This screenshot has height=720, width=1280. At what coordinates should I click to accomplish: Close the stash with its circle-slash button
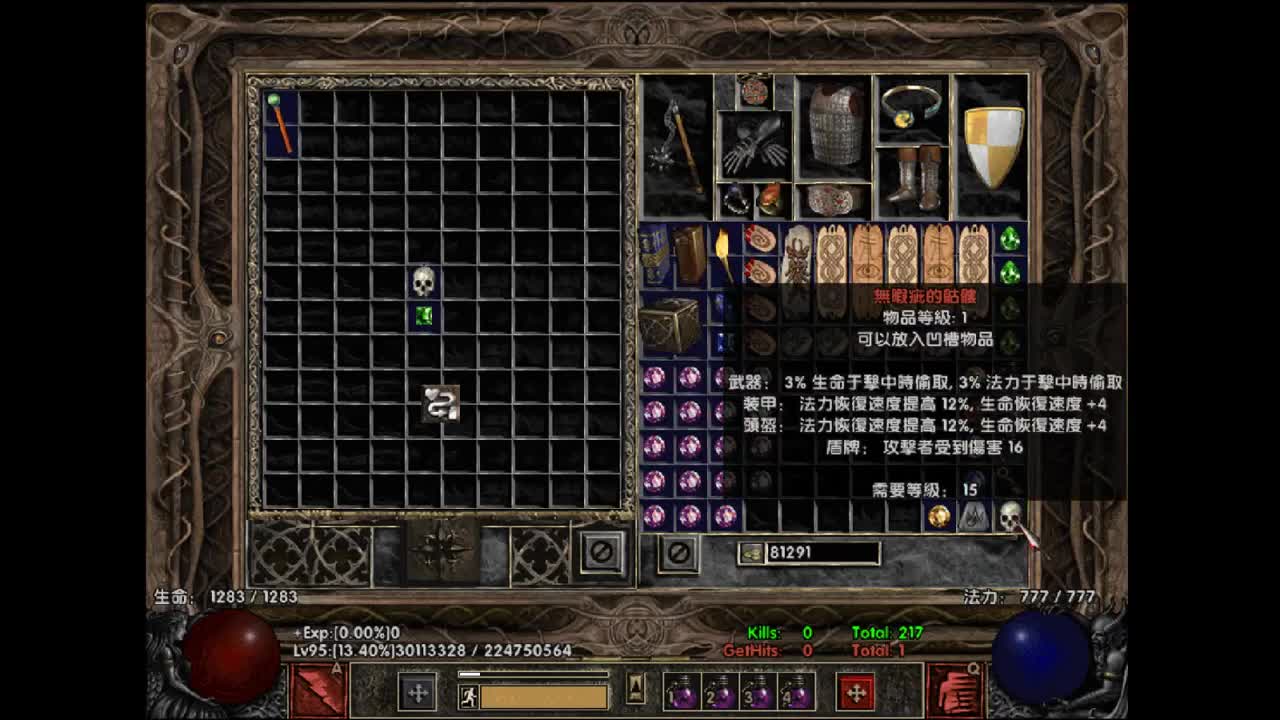pyautogui.click(x=600, y=550)
